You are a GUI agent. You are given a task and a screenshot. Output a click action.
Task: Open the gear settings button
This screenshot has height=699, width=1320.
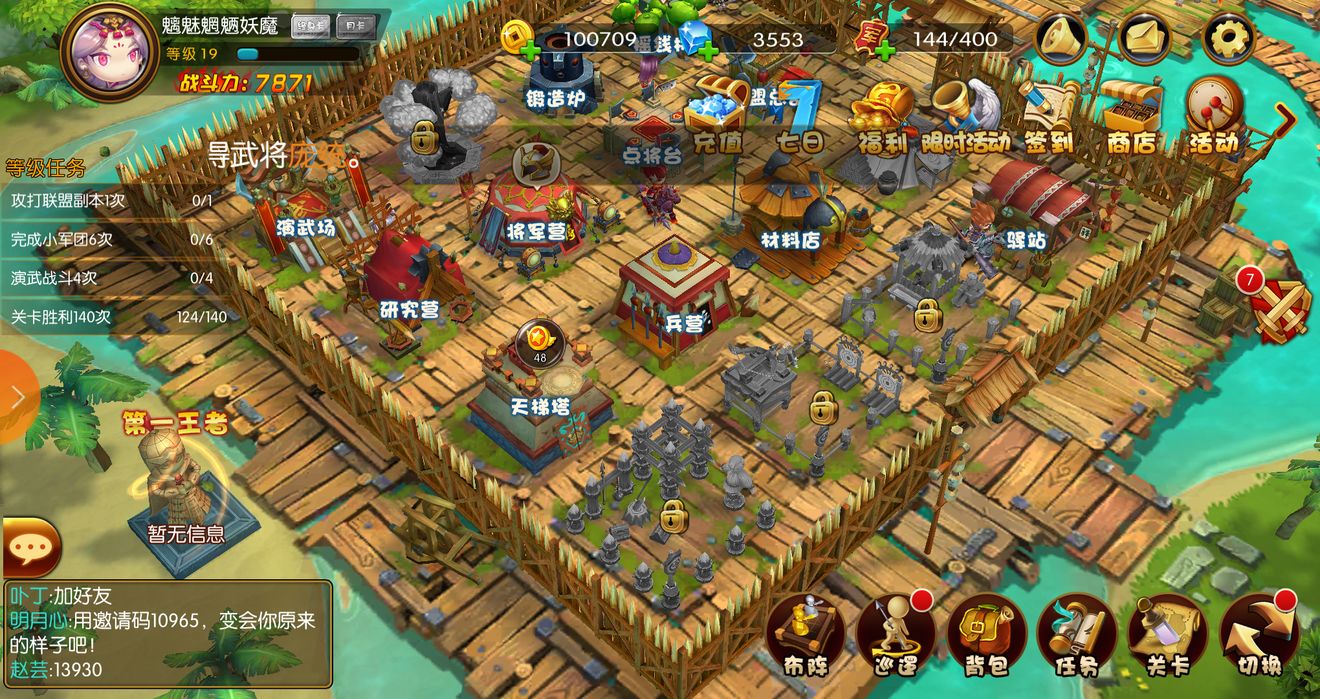(1227, 39)
